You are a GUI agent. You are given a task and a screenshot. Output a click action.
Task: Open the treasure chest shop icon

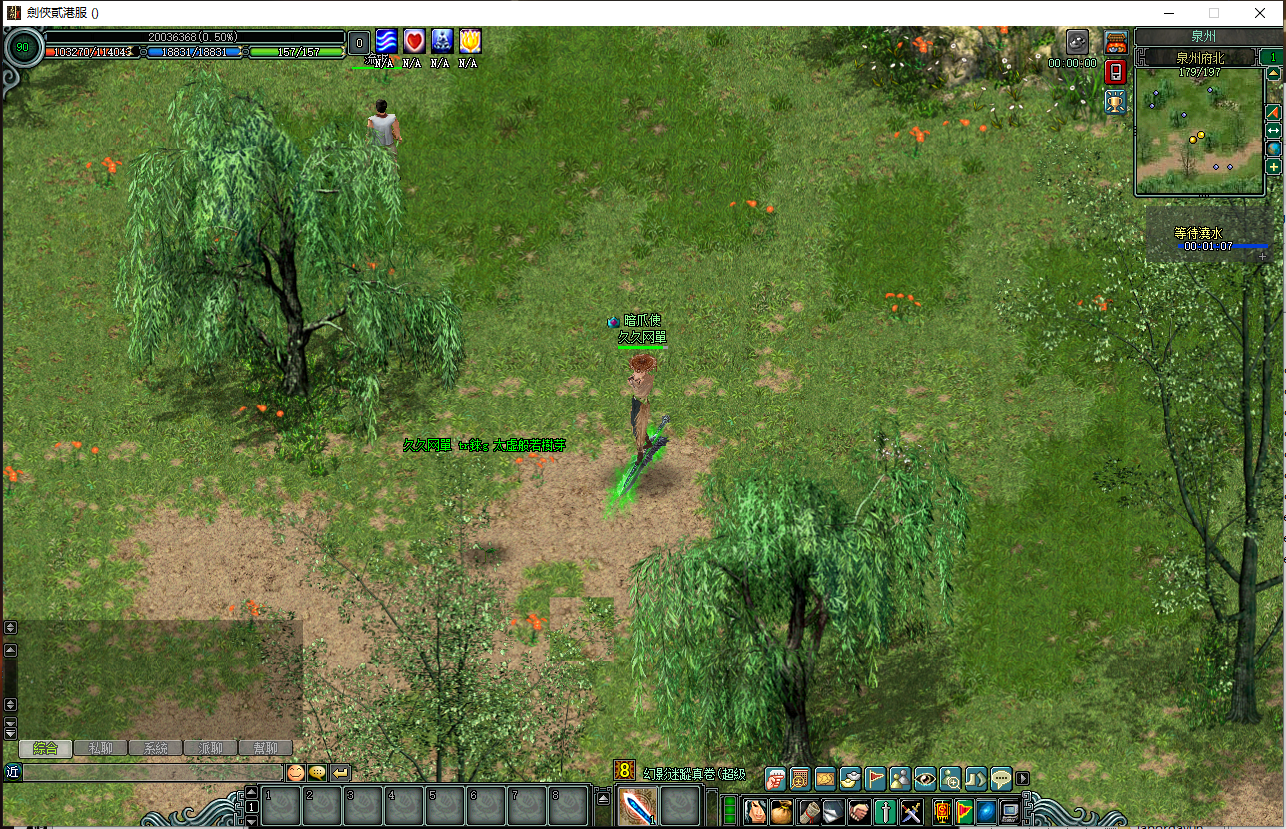1116,42
